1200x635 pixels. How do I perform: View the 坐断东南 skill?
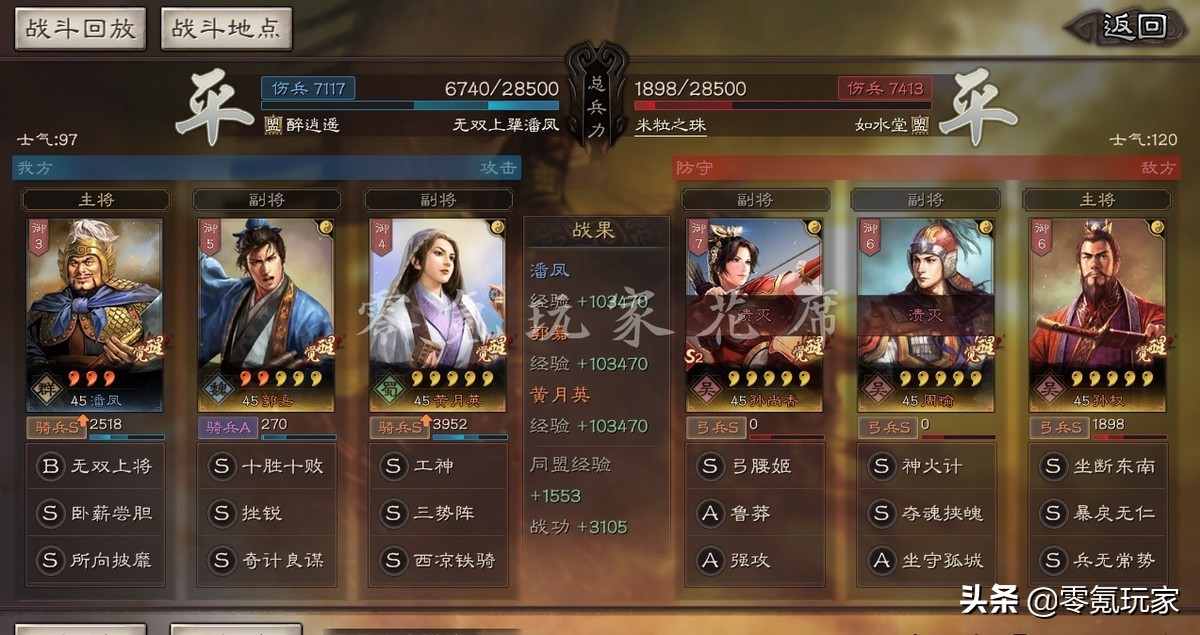(1096, 466)
